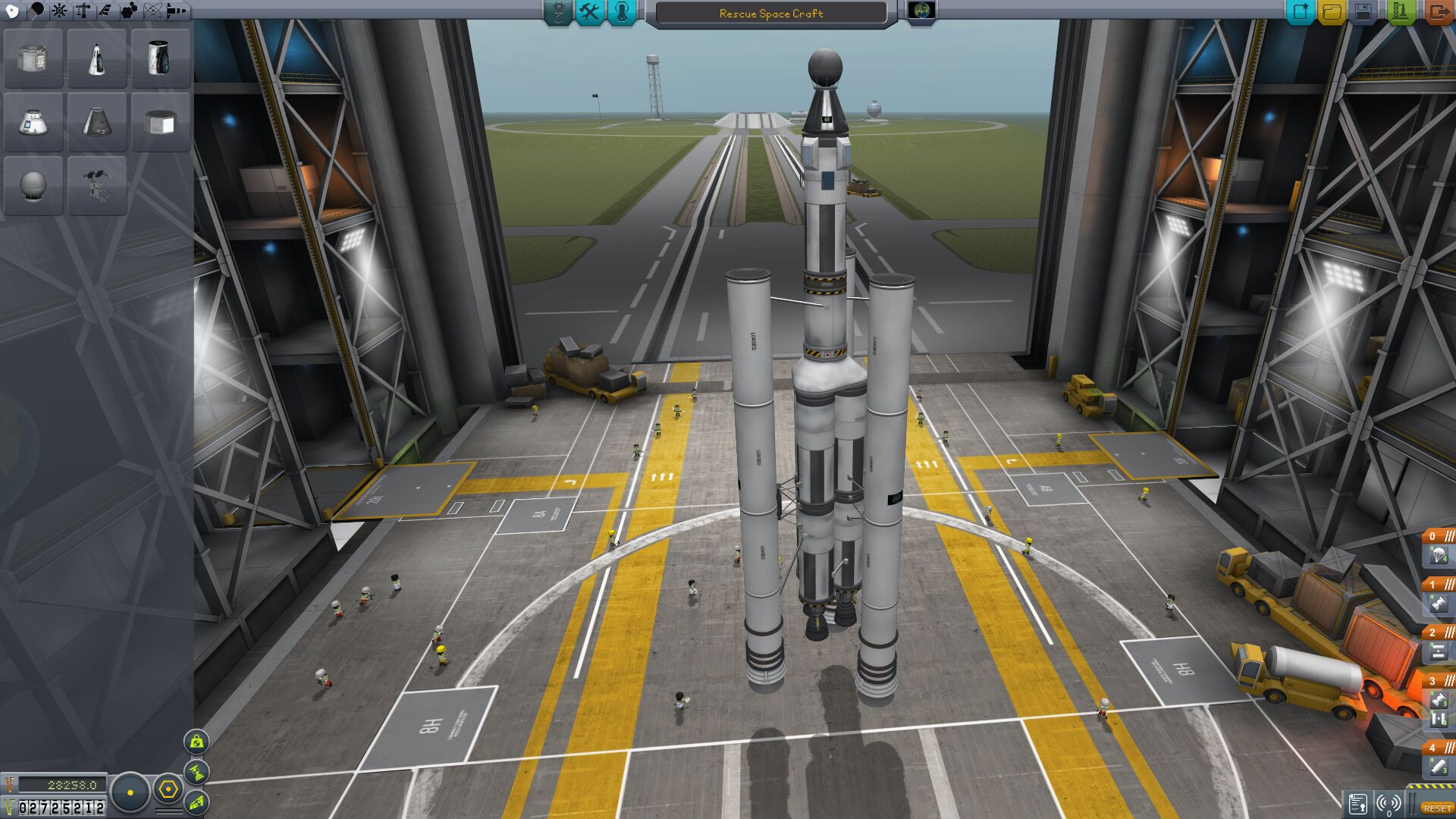1456x819 pixels.
Task: Click the planet flag icon
Action: coord(921,11)
